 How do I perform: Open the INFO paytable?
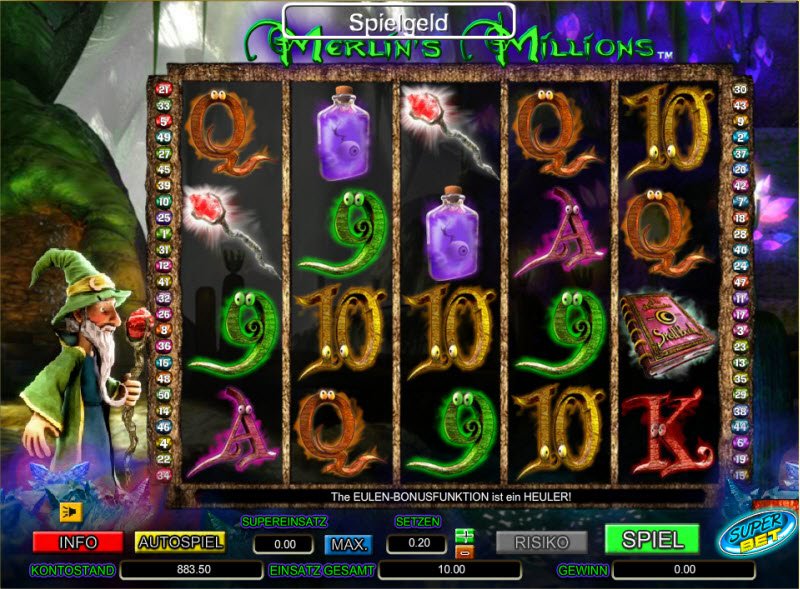77,542
